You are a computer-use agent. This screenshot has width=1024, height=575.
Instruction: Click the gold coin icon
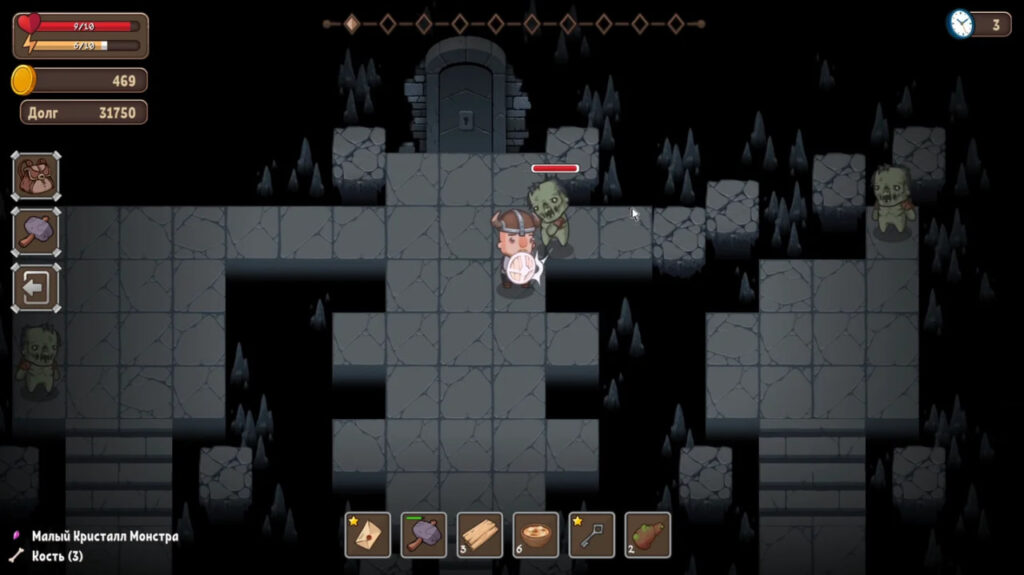tap(24, 80)
